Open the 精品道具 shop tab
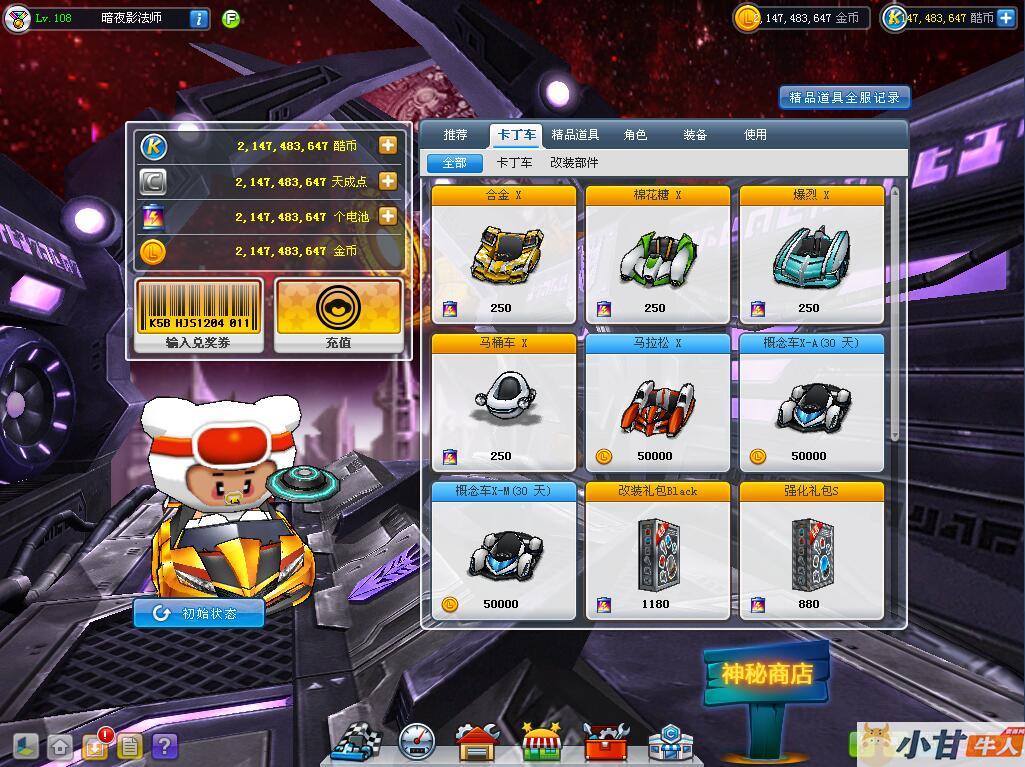 click(575, 135)
